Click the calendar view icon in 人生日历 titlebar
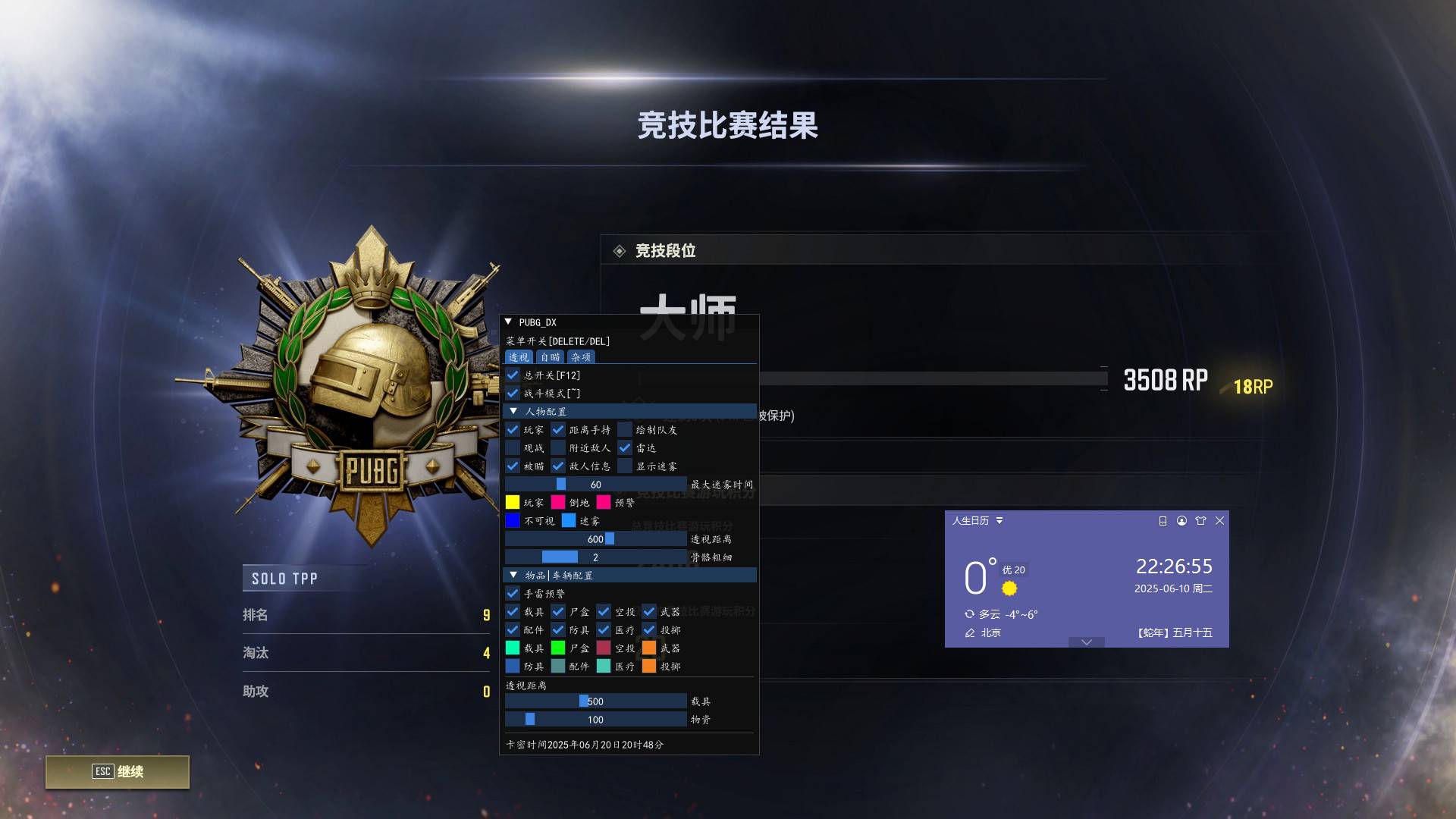The width and height of the screenshot is (1456, 819). tap(1163, 521)
